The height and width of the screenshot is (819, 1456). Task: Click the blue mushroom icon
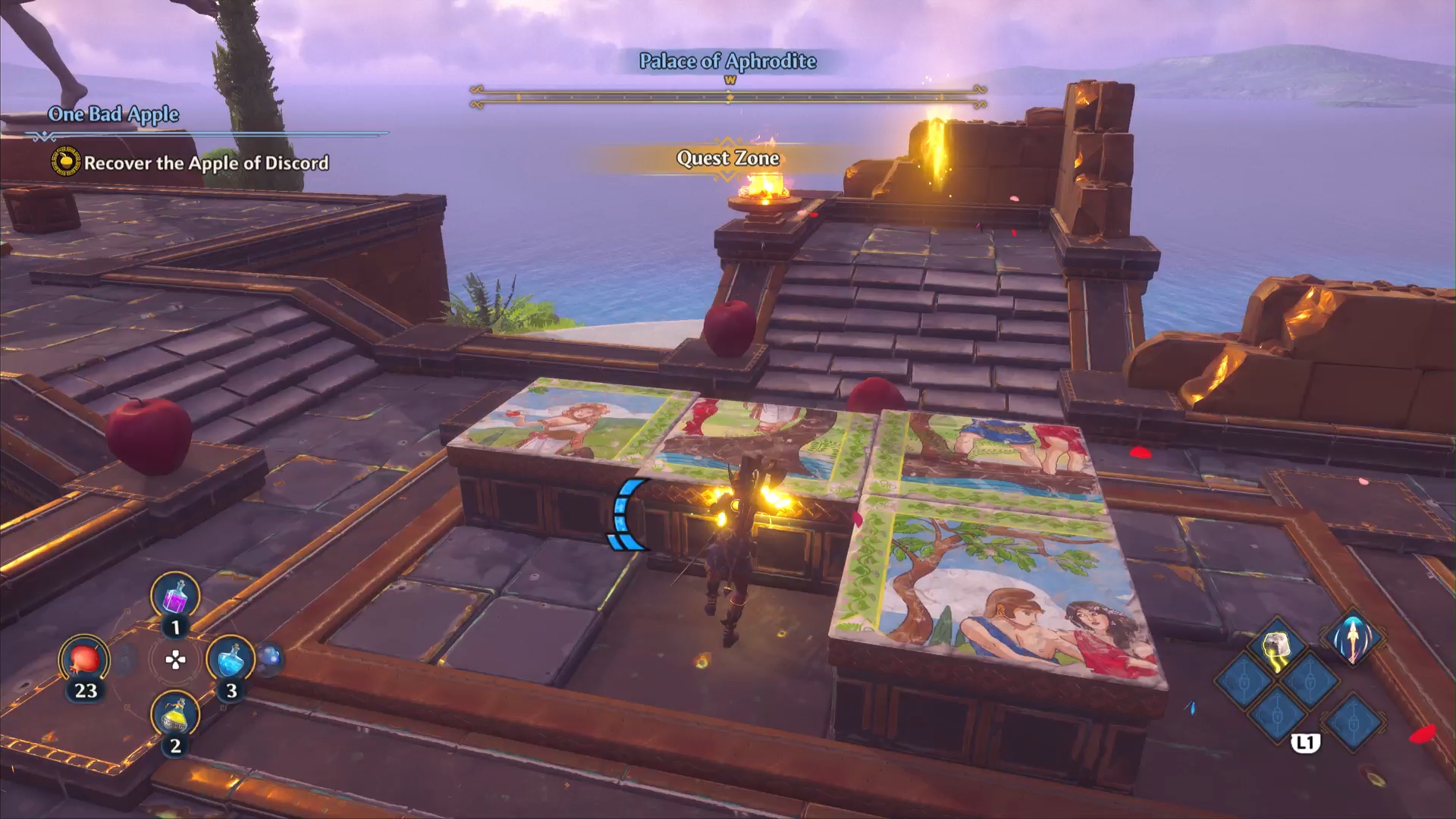pos(270,658)
